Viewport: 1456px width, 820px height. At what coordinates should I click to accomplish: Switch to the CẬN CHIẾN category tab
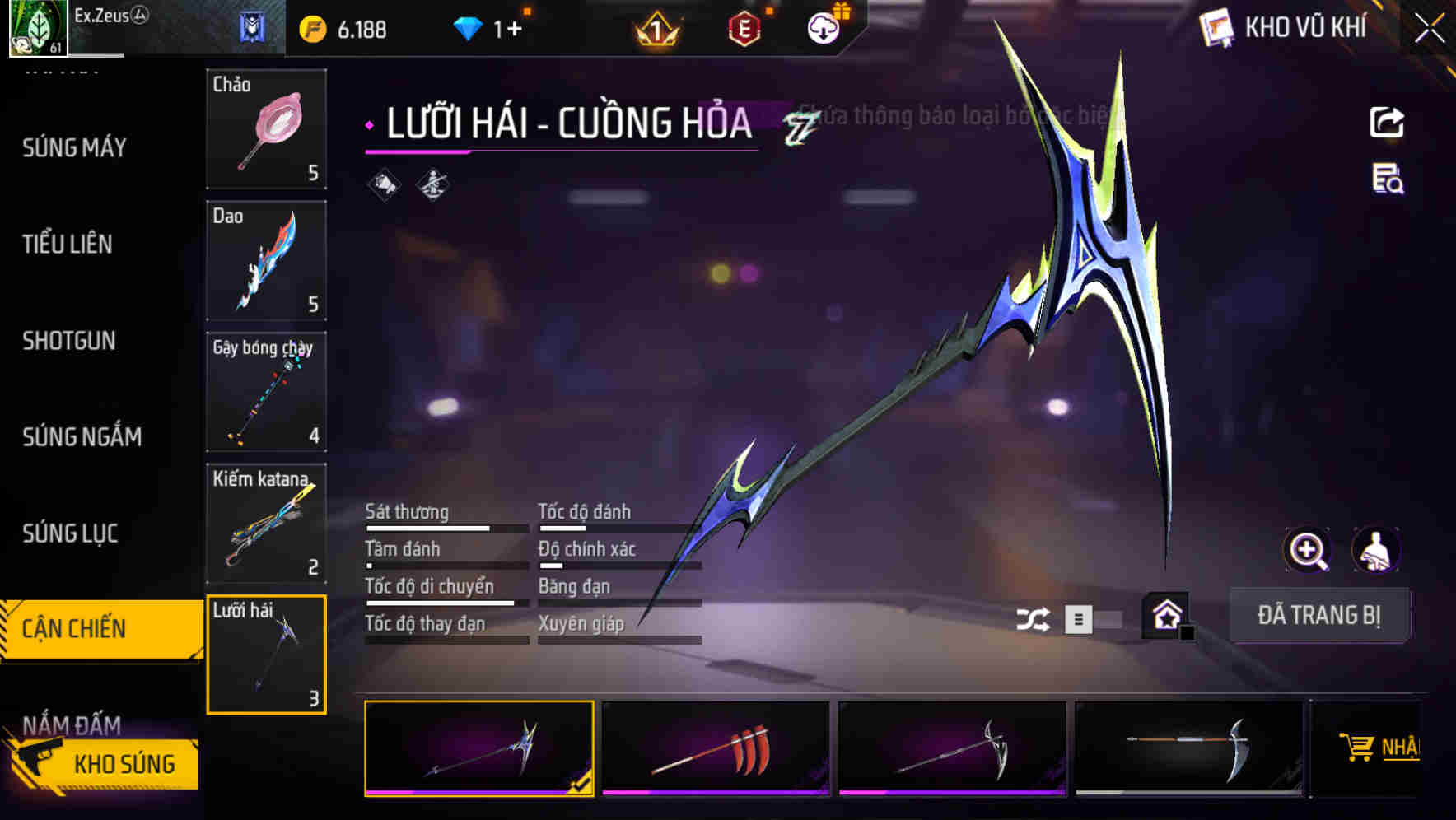pyautogui.click(x=74, y=628)
